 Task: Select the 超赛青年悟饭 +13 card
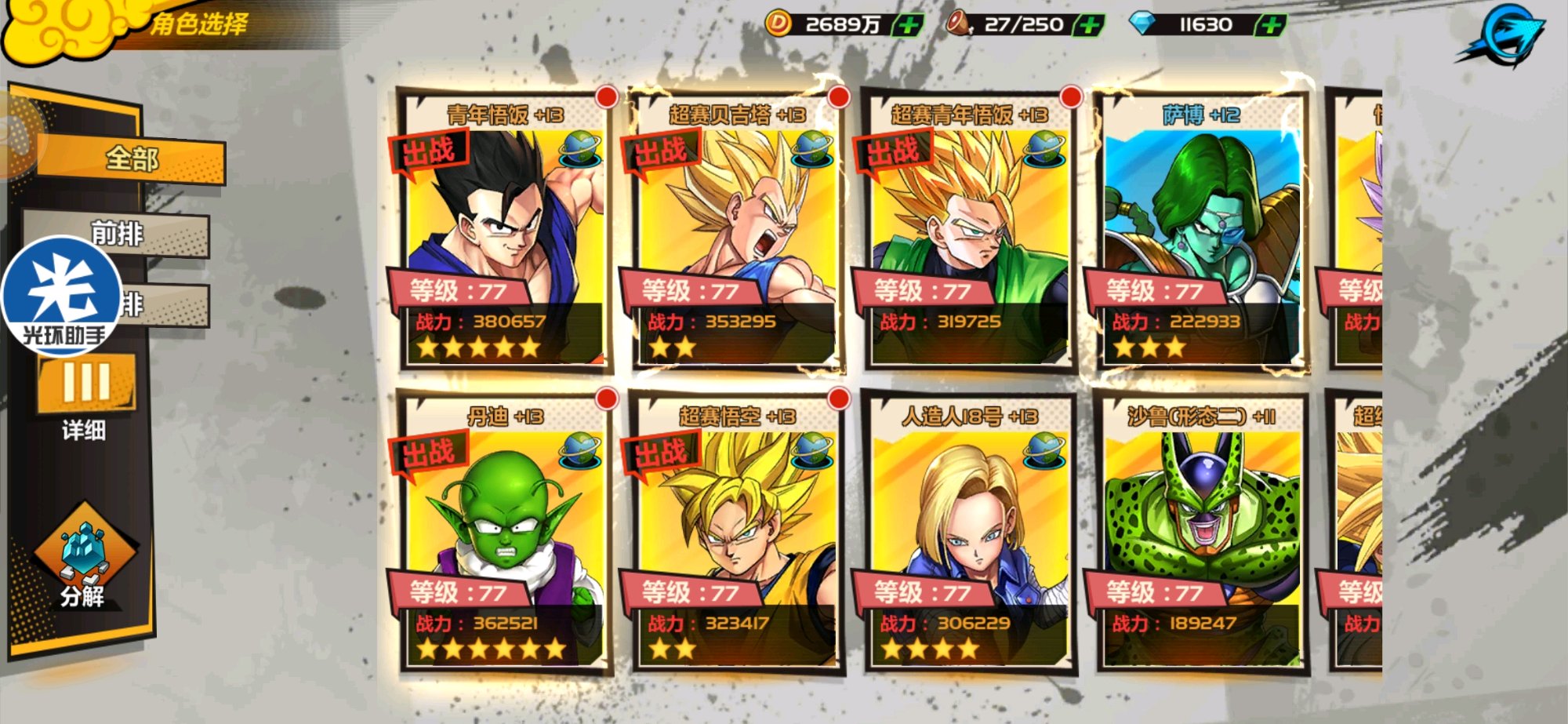968,229
